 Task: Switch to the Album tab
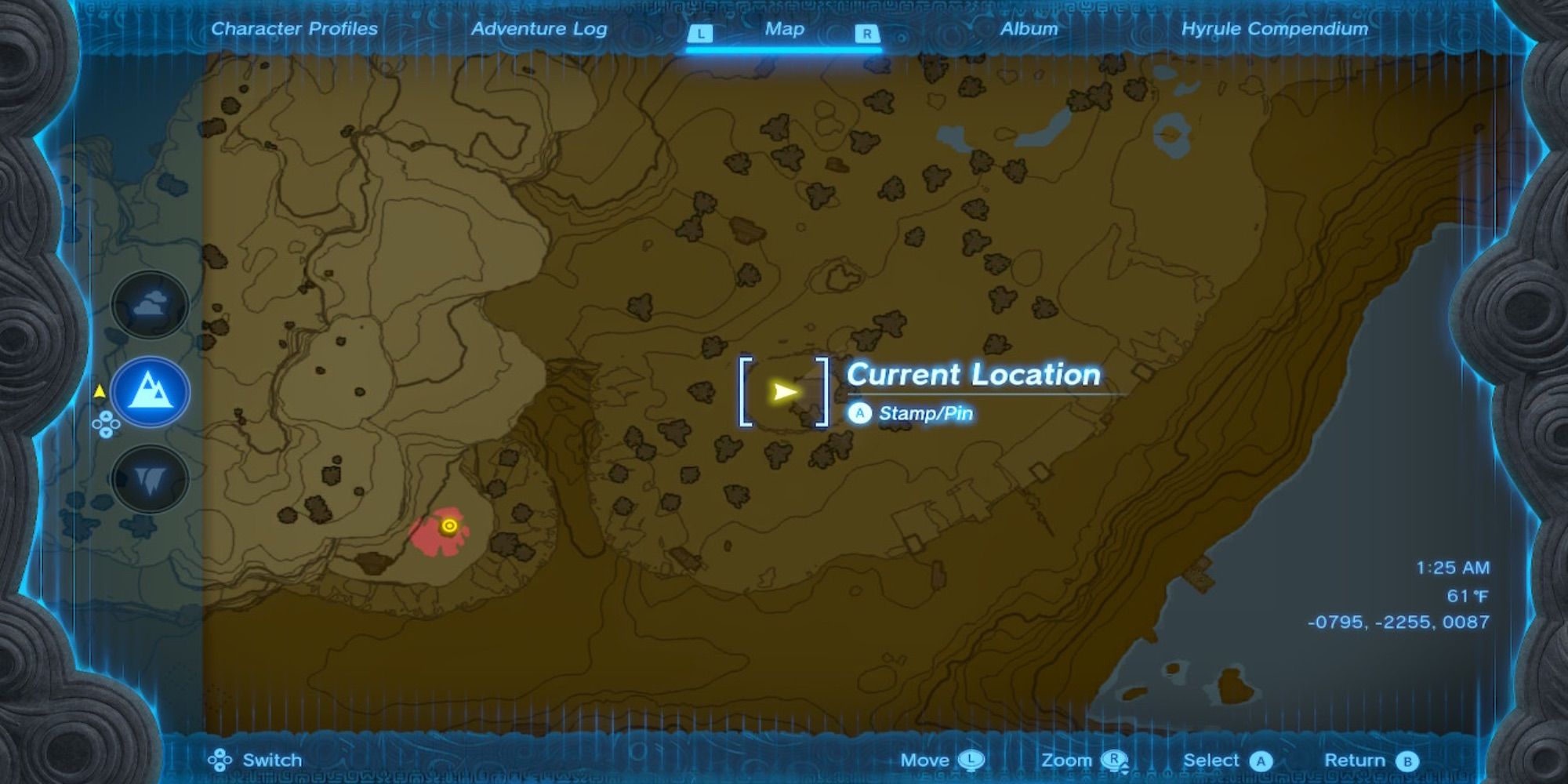[x=1028, y=29]
